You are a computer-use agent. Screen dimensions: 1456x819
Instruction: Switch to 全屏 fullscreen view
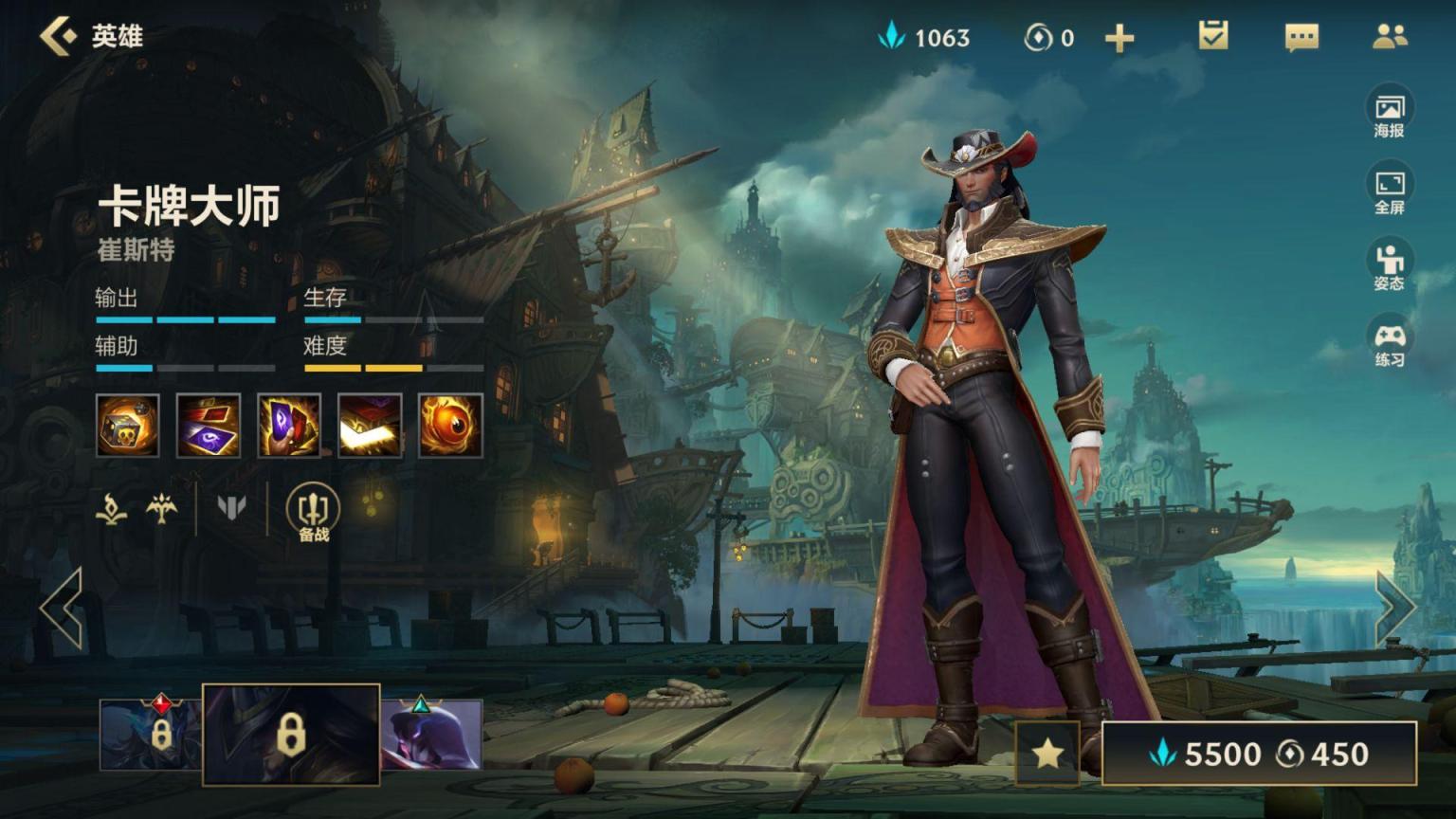(1389, 191)
